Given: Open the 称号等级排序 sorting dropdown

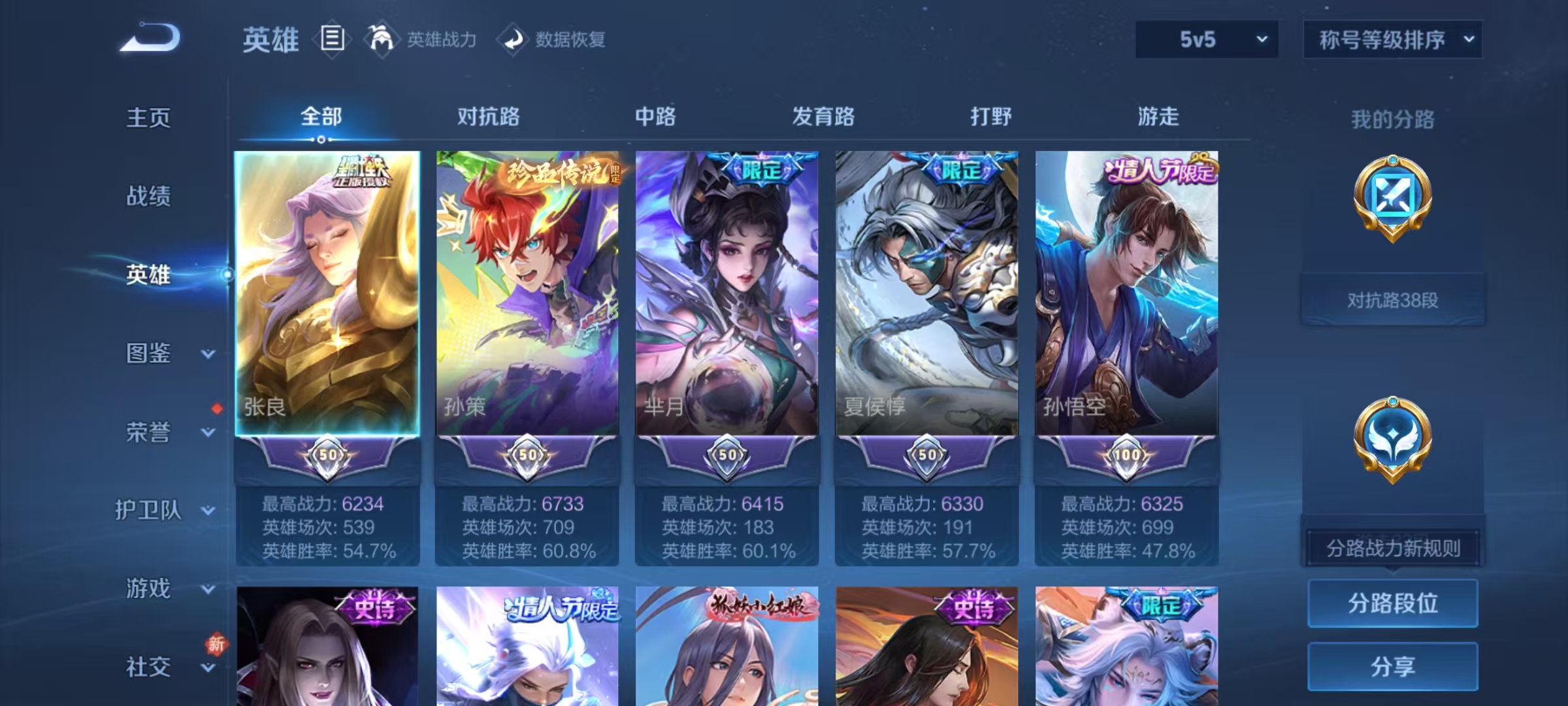Looking at the screenshot, I should coord(1393,40).
